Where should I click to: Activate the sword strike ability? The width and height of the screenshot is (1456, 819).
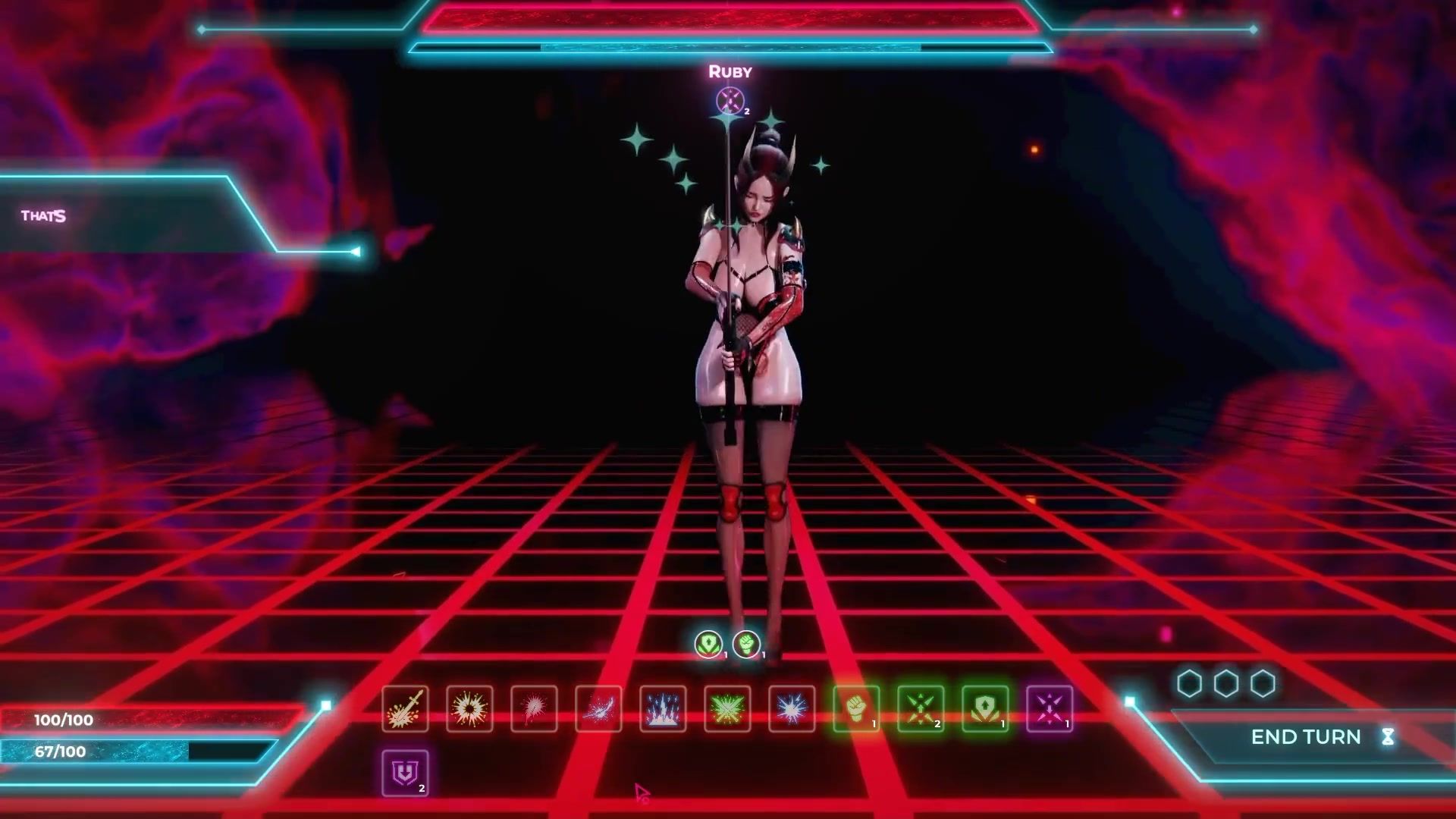[405, 709]
